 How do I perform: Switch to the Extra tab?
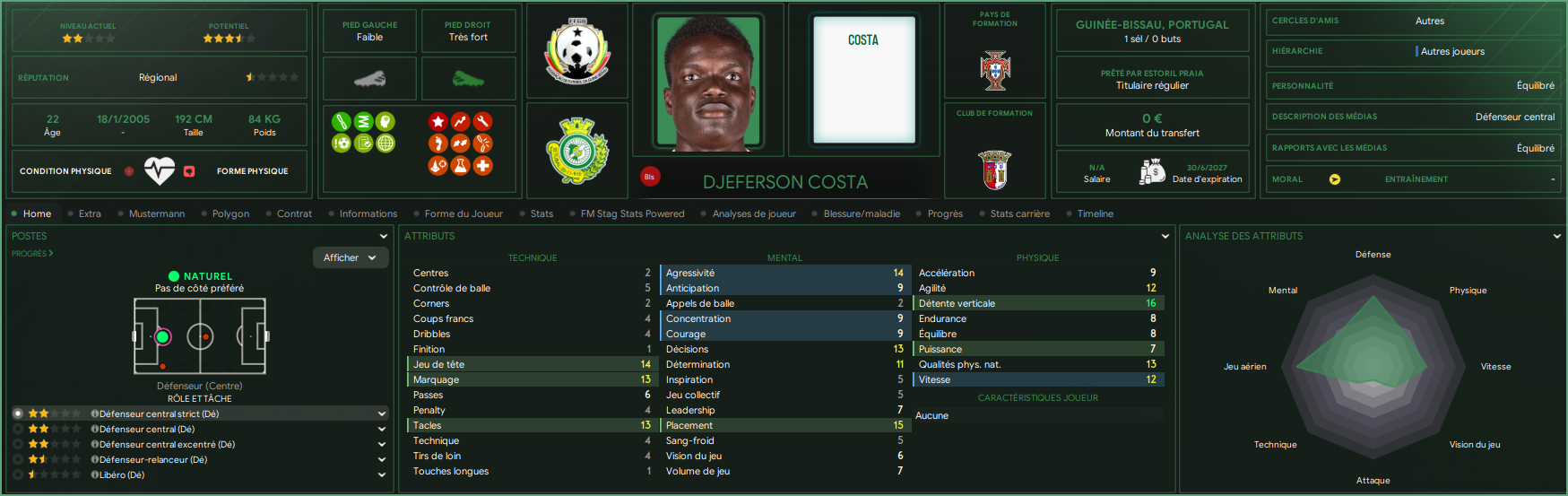tap(90, 213)
